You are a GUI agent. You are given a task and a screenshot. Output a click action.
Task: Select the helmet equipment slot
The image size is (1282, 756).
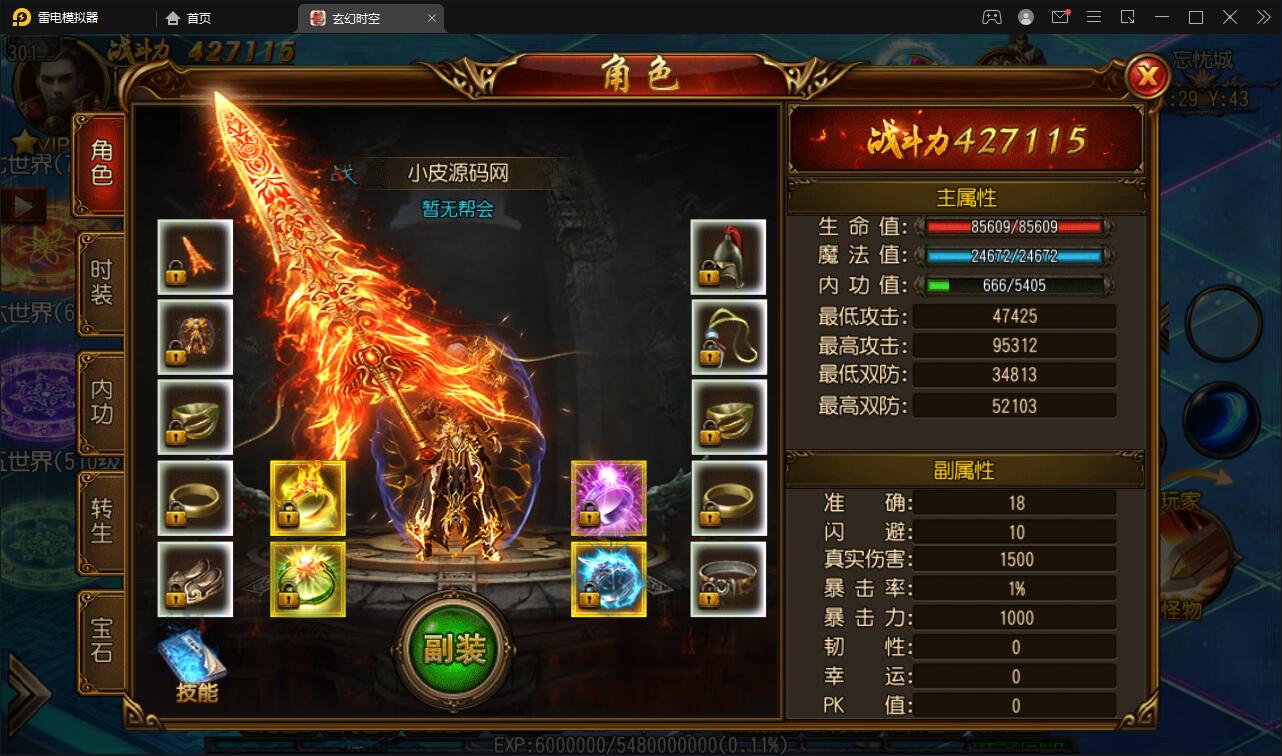[x=728, y=256]
